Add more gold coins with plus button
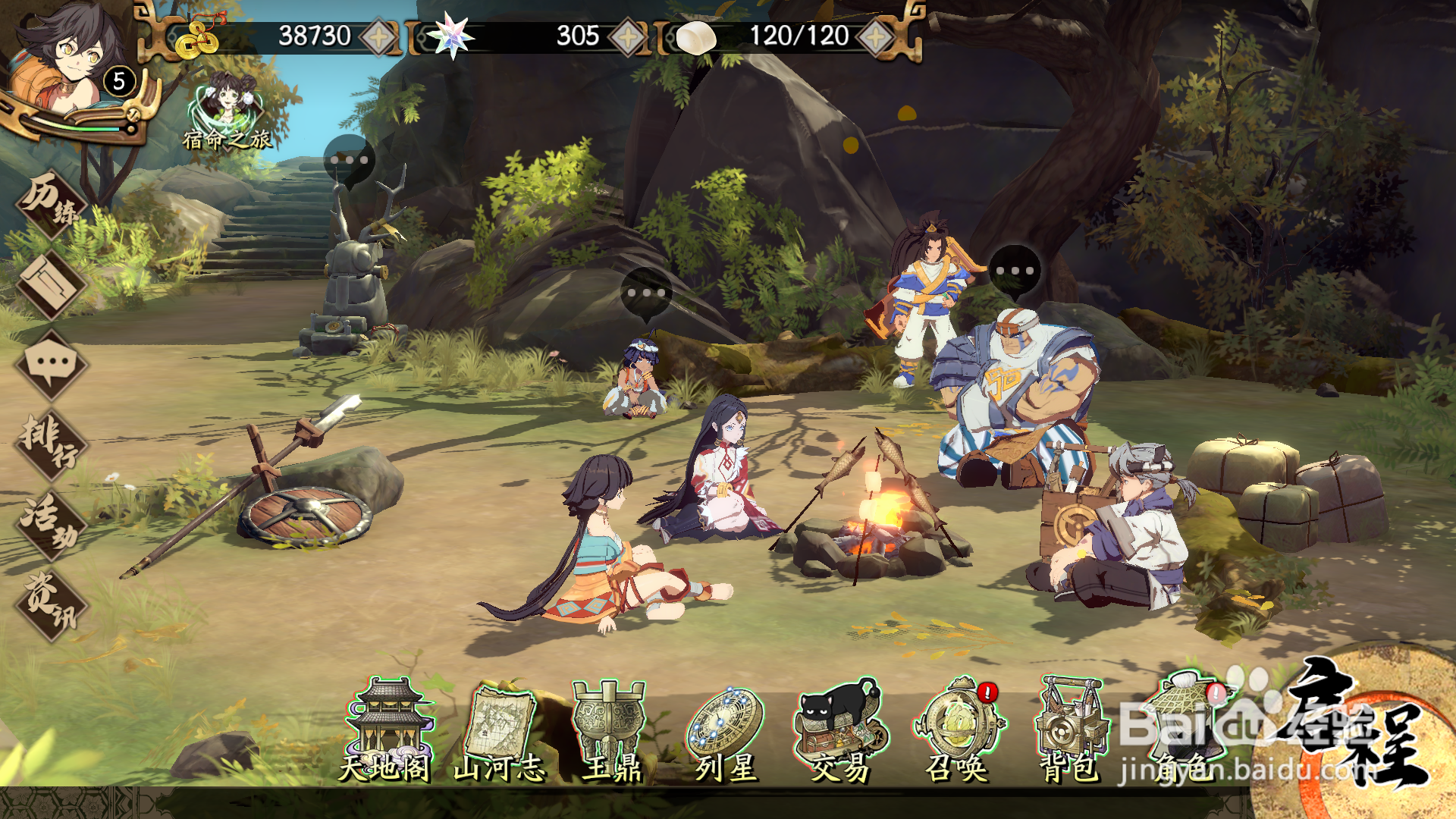Image resolution: width=1456 pixels, height=819 pixels. point(378,36)
